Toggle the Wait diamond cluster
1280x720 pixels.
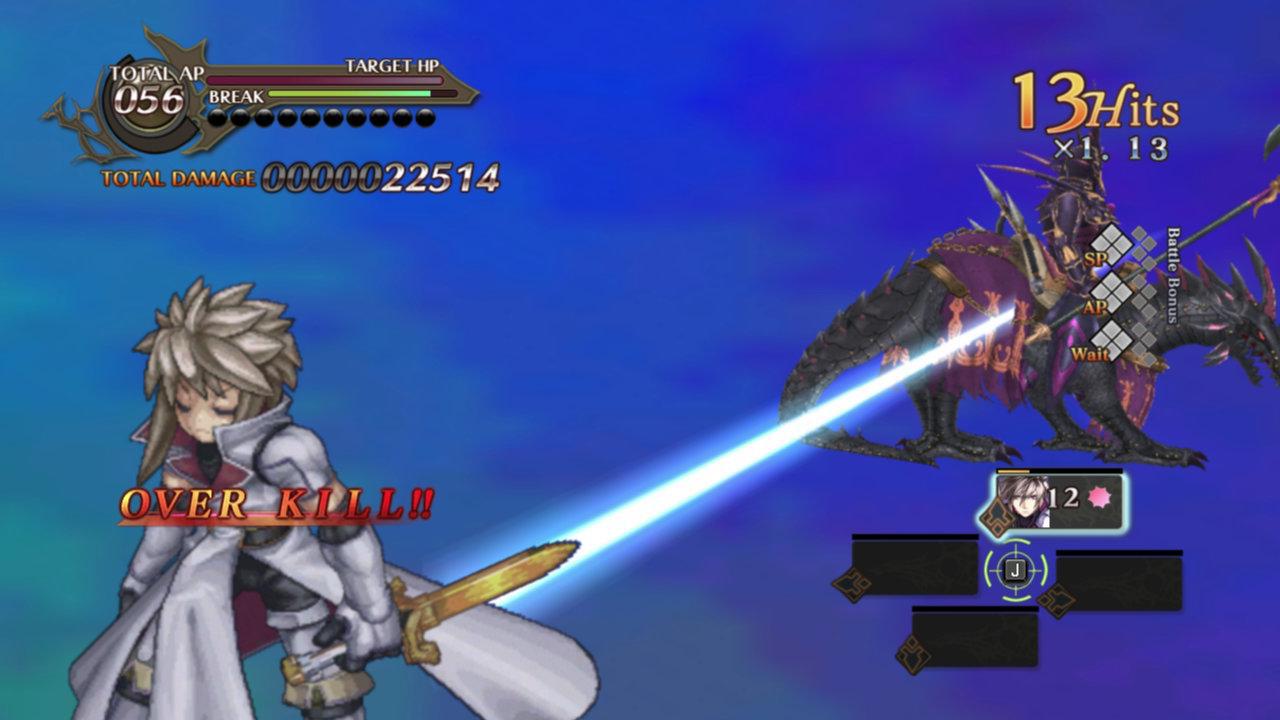[x=1111, y=341]
